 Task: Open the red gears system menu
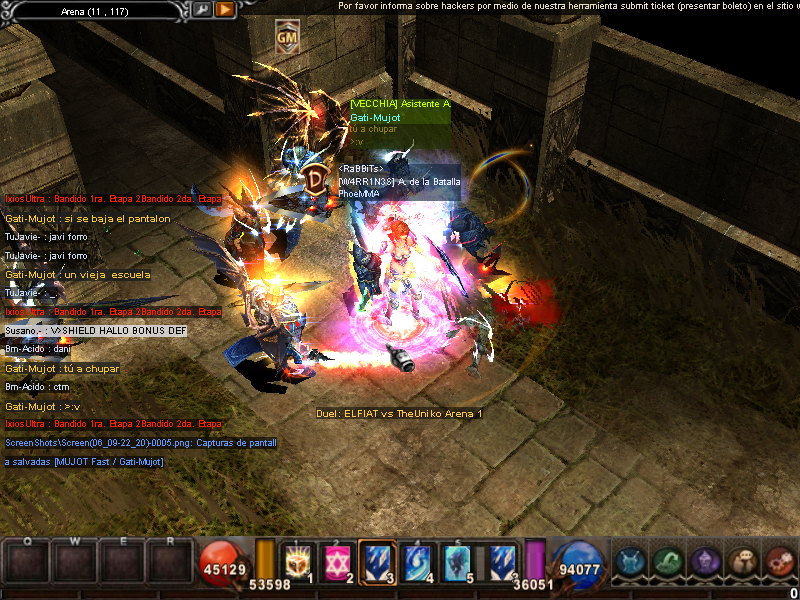point(779,562)
